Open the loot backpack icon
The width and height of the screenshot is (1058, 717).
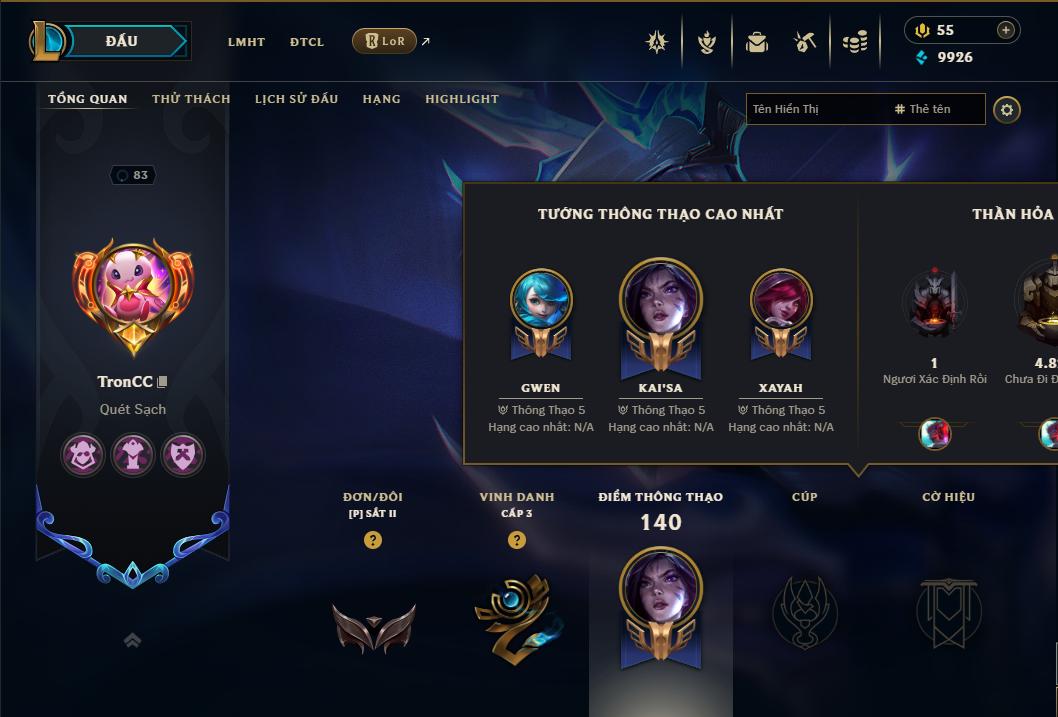pyautogui.click(x=757, y=42)
